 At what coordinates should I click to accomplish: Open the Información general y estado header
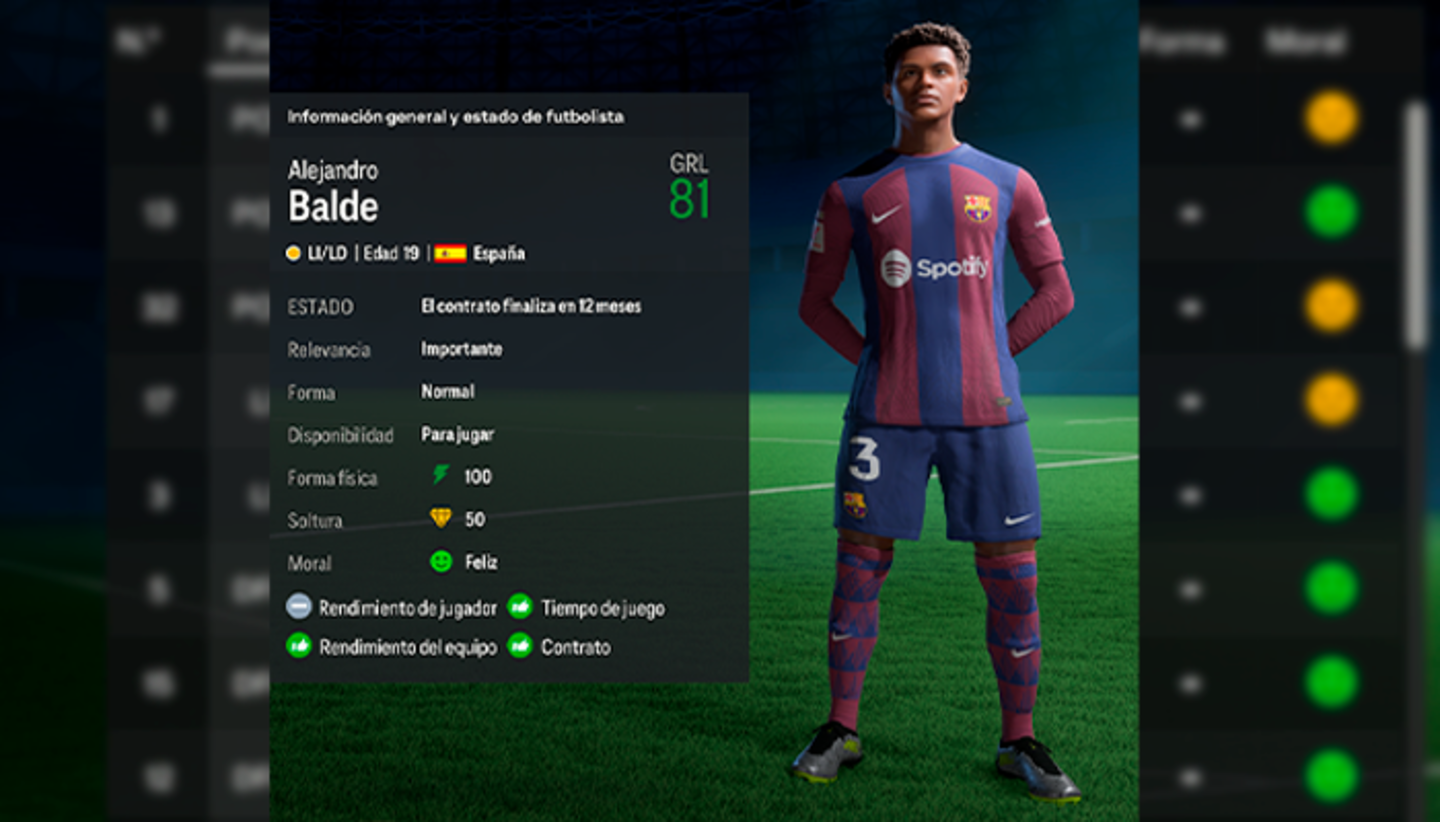455,117
